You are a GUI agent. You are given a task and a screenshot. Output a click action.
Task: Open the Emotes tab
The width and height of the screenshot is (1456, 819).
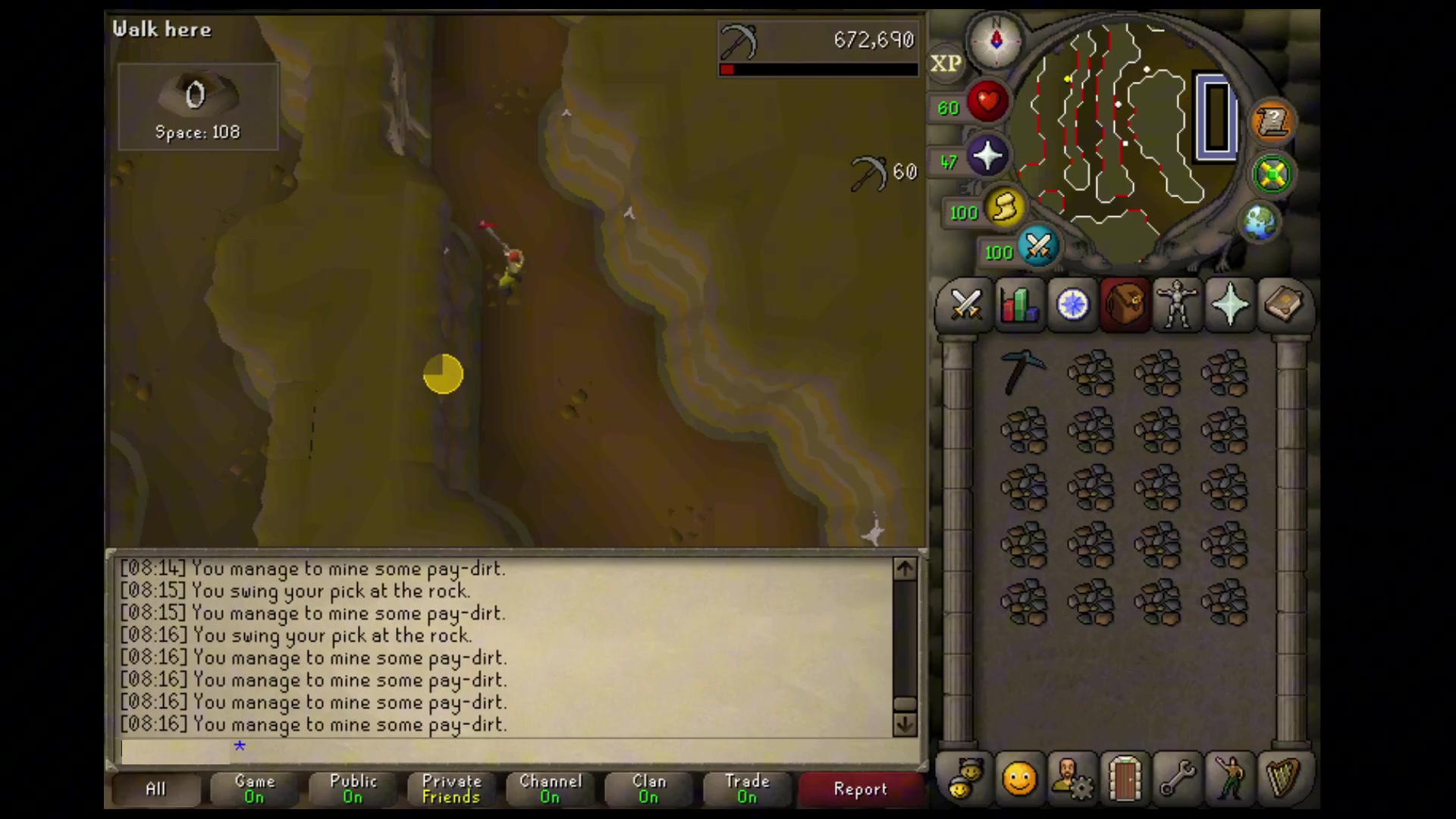click(1230, 777)
